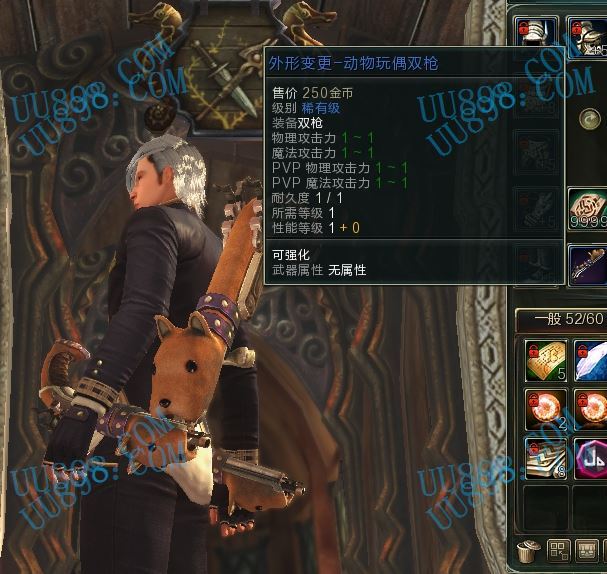607x574 pixels.
Task: Activate the inventory sort grid button
Action: pos(558,550)
